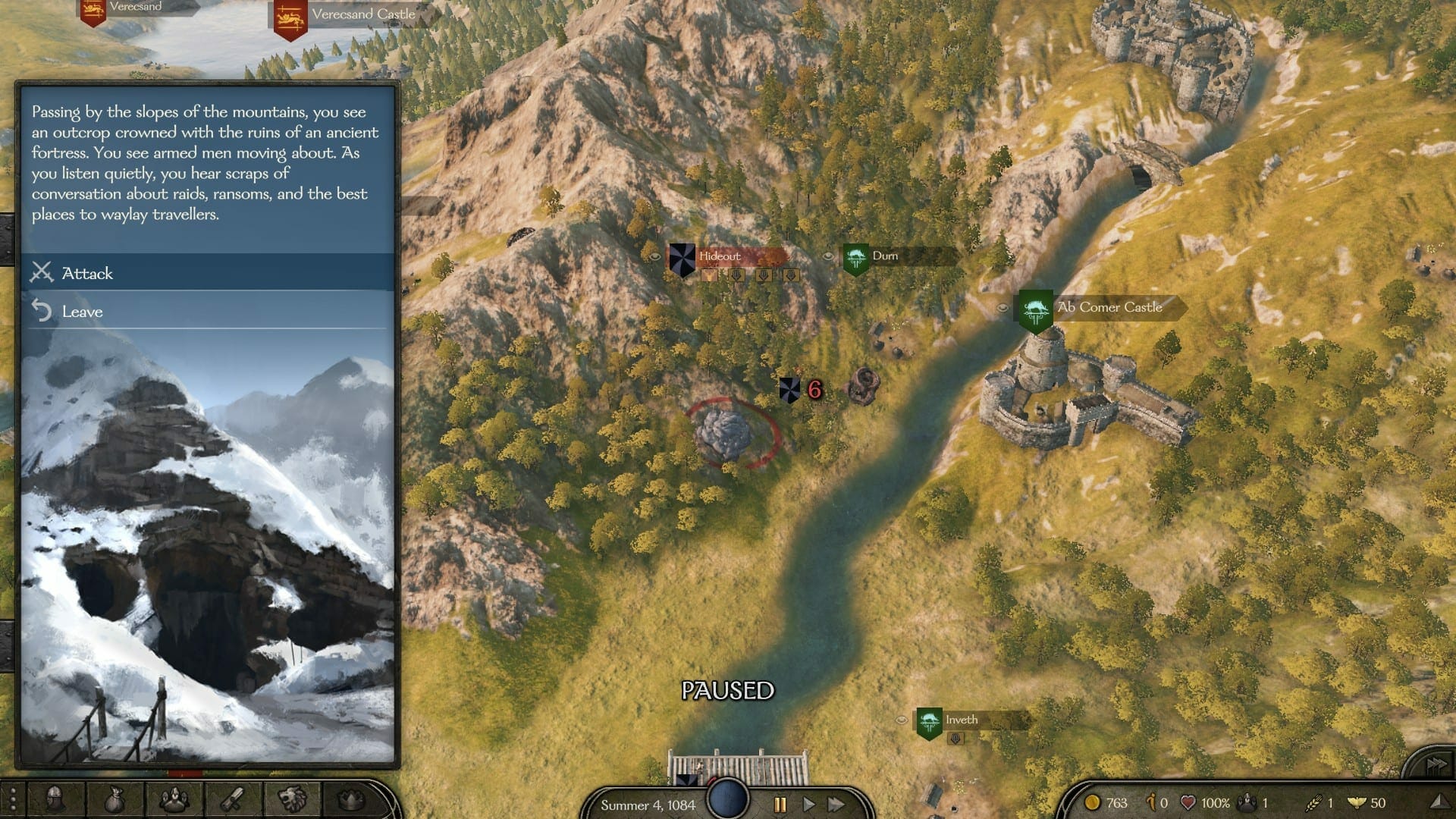Open the quests scroll icon
Screen dimensions: 1456x819
pos(232,799)
